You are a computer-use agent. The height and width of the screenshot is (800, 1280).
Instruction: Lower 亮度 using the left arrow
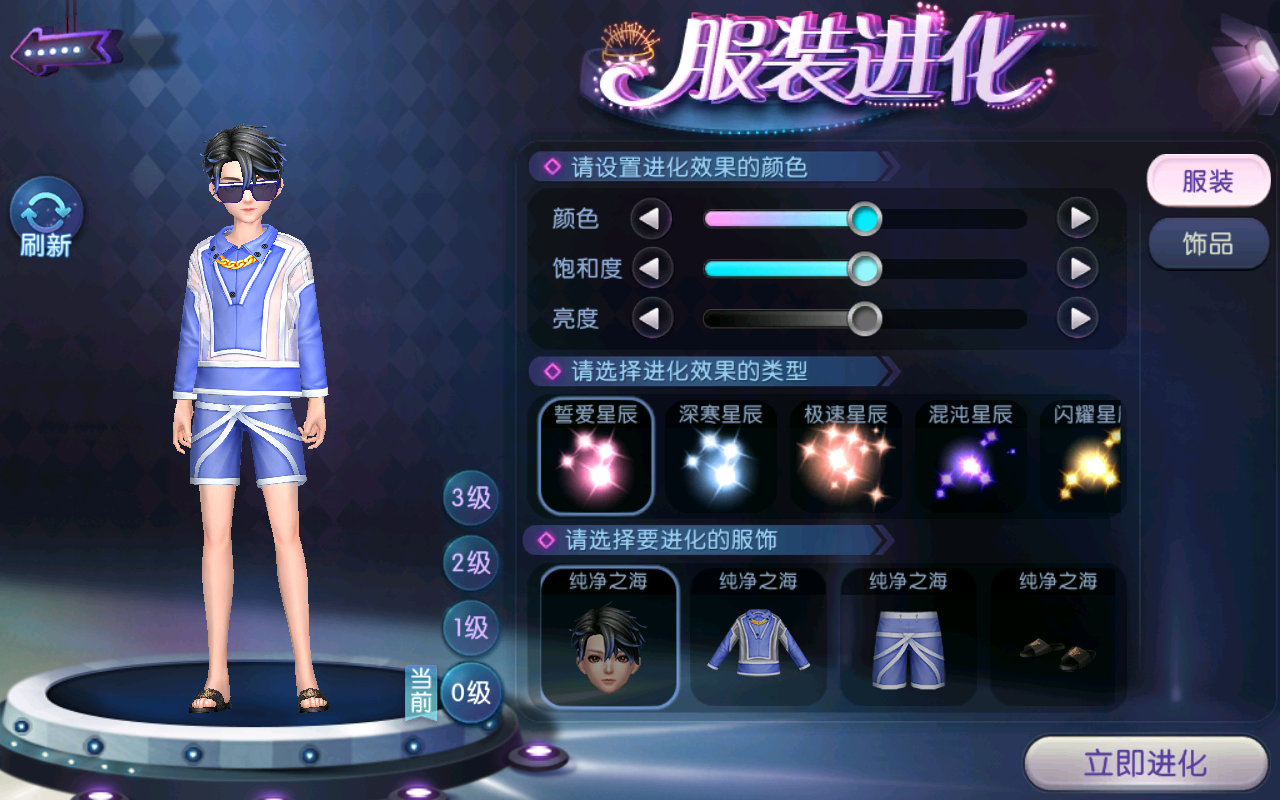651,319
